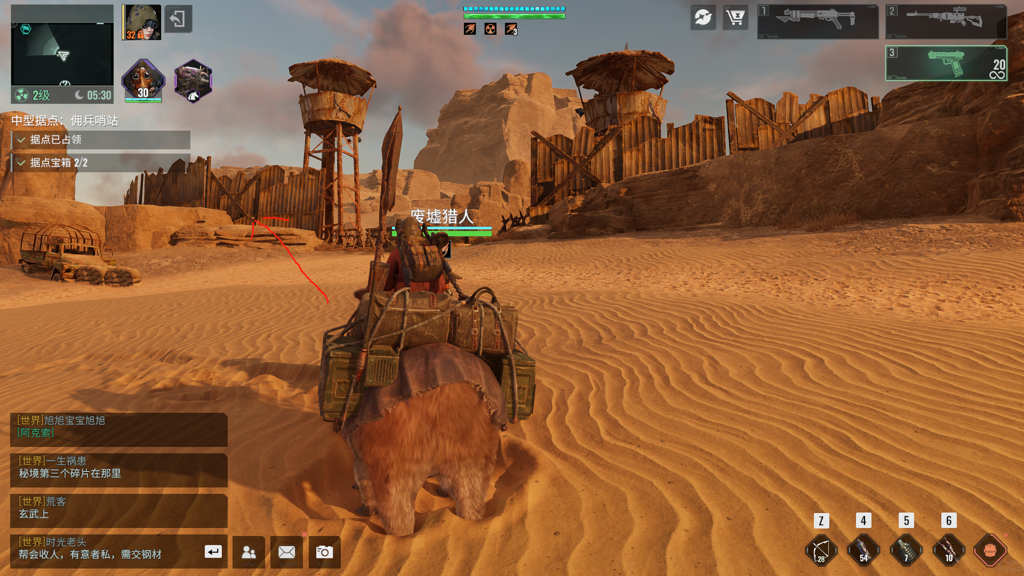Click the exit door icon button
Viewport: 1024px width, 576px height.
pos(178,19)
